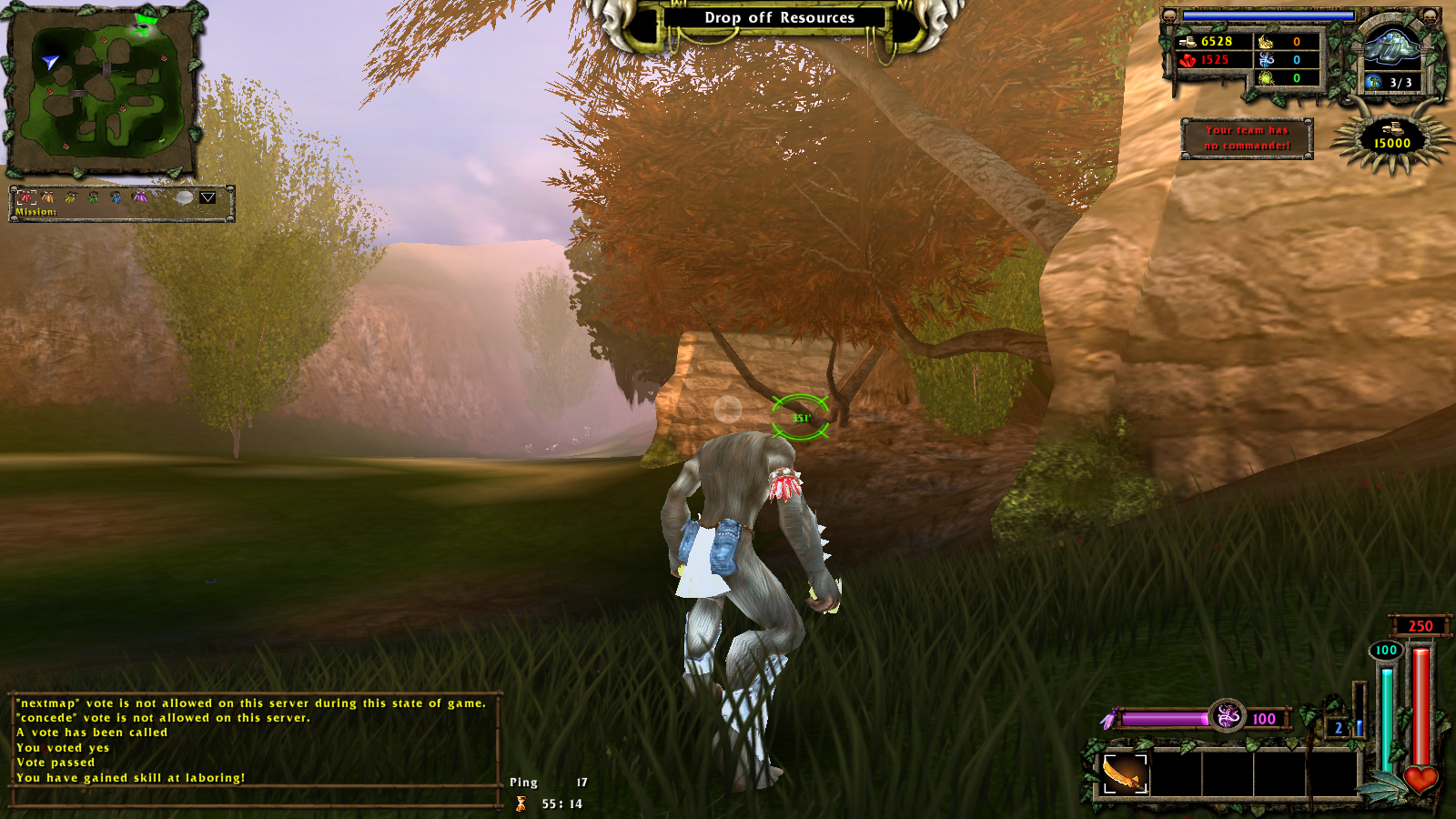
Task: Select the orange squad icon
Action: pos(48,197)
